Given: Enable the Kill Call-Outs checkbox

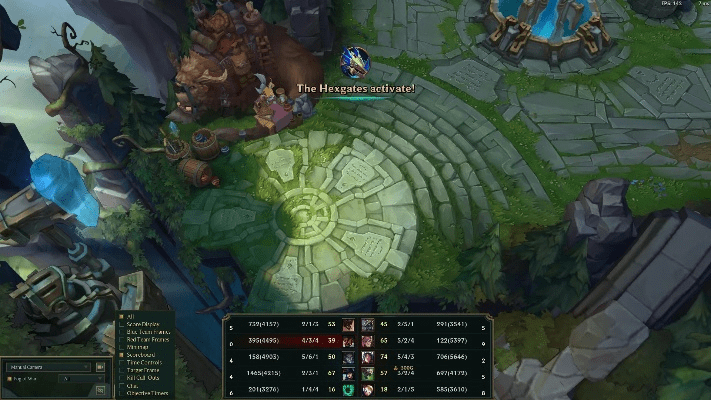Looking at the screenshot, I should click(121, 376).
